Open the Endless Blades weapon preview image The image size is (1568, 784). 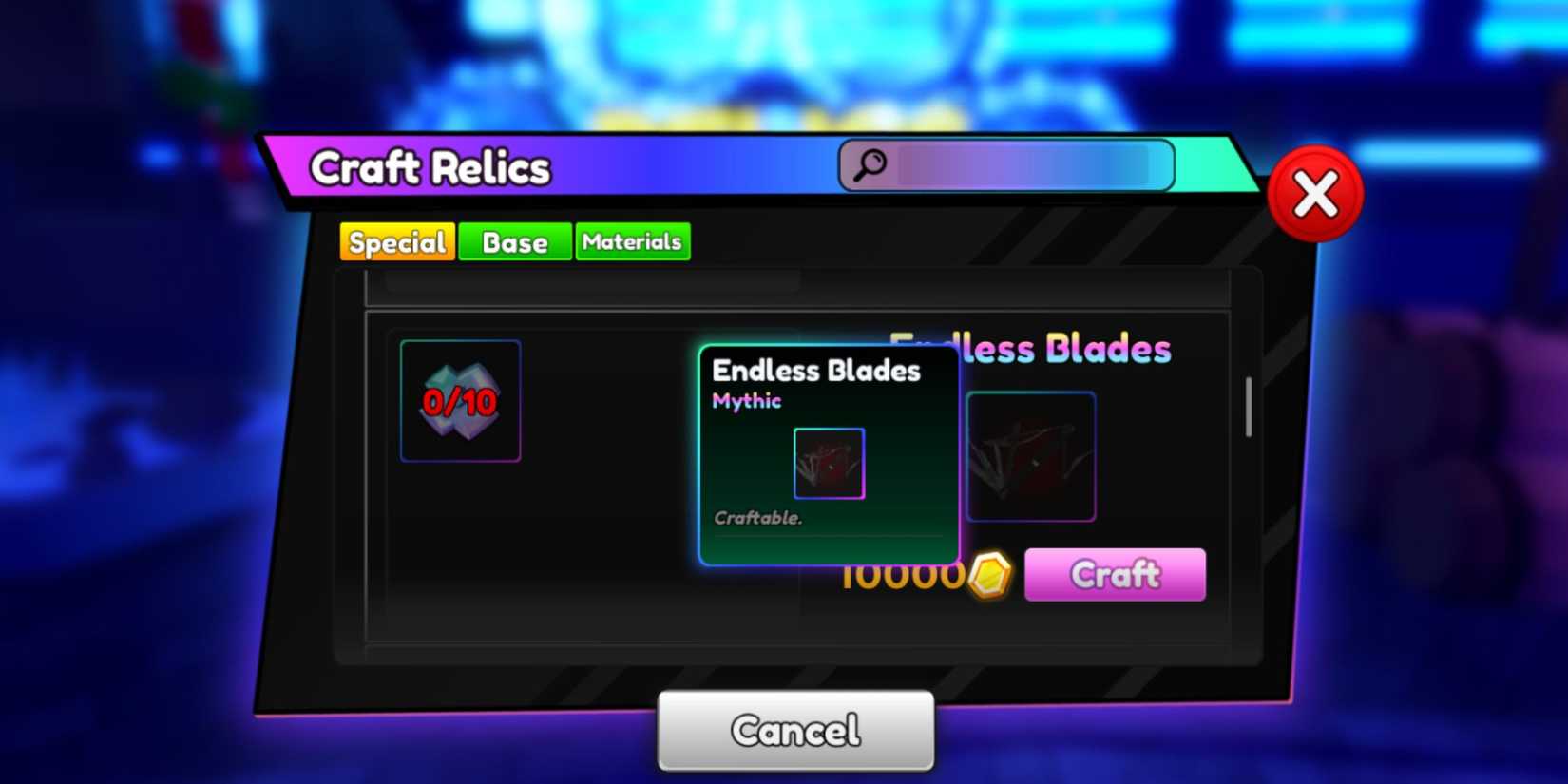click(1031, 457)
